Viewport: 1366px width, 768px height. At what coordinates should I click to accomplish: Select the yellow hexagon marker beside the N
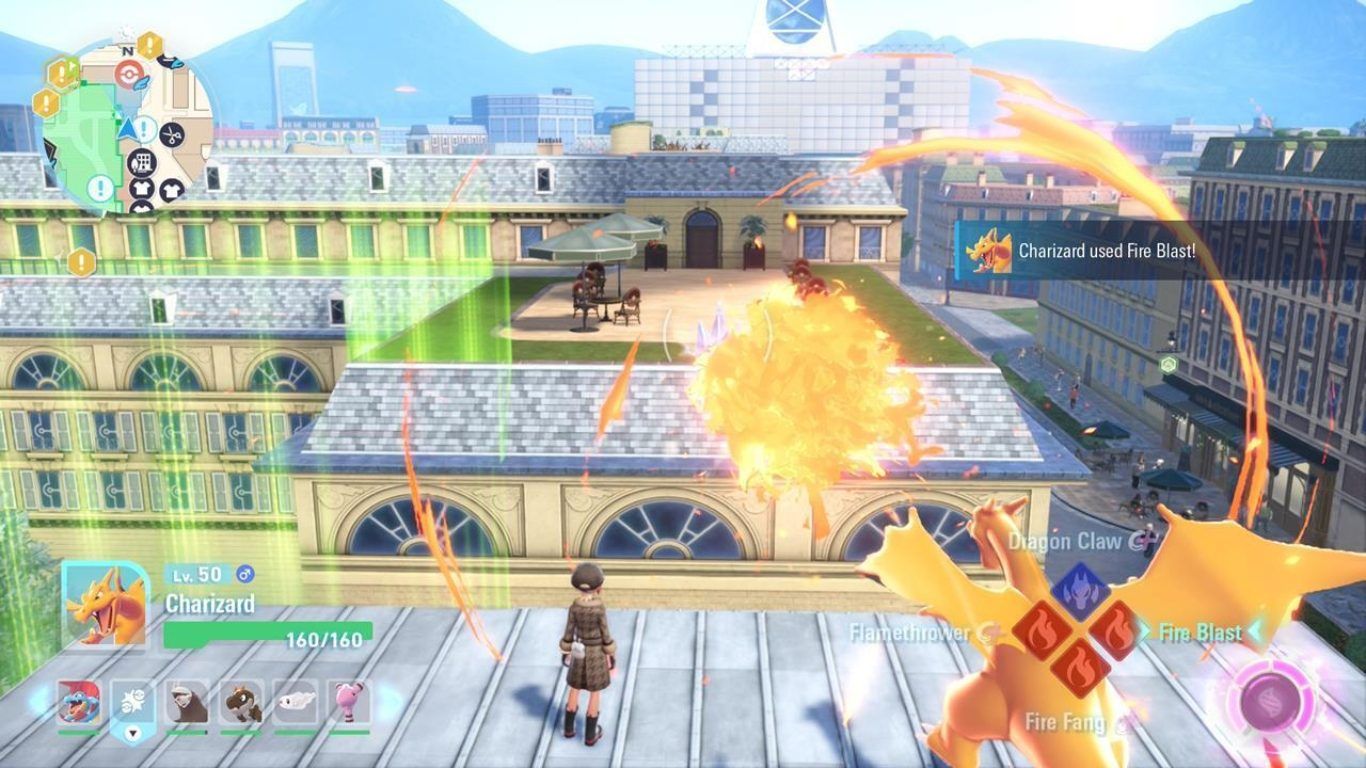coord(149,45)
